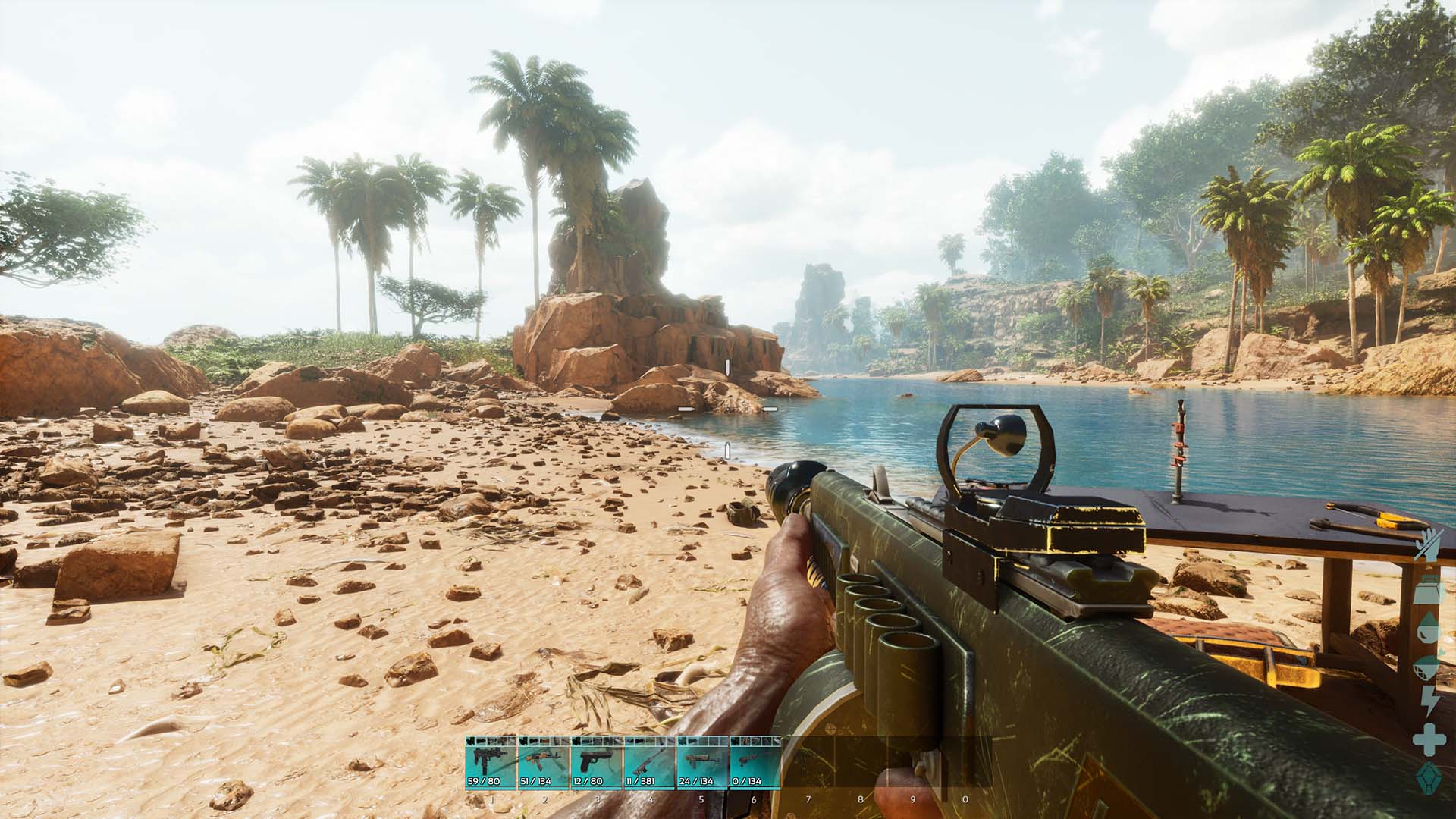Click the health cross icon
The image size is (1456, 819).
[1429, 740]
